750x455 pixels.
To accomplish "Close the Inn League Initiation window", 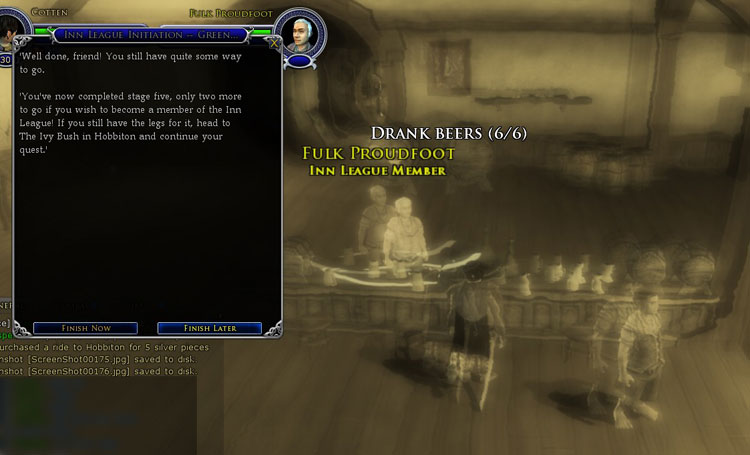I will tap(274, 43).
